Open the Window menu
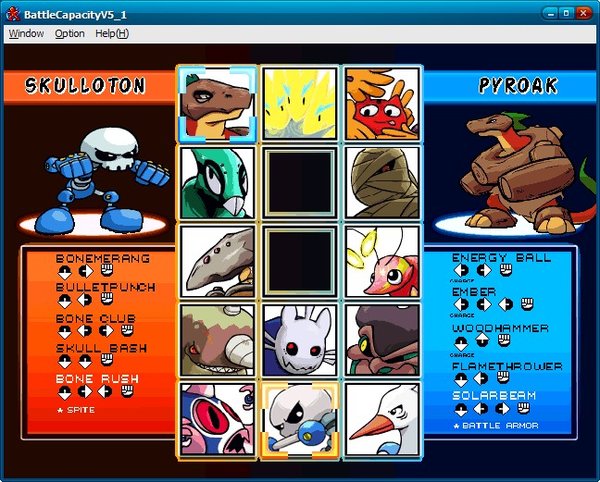Viewport: 600px width, 482px height. point(26,33)
